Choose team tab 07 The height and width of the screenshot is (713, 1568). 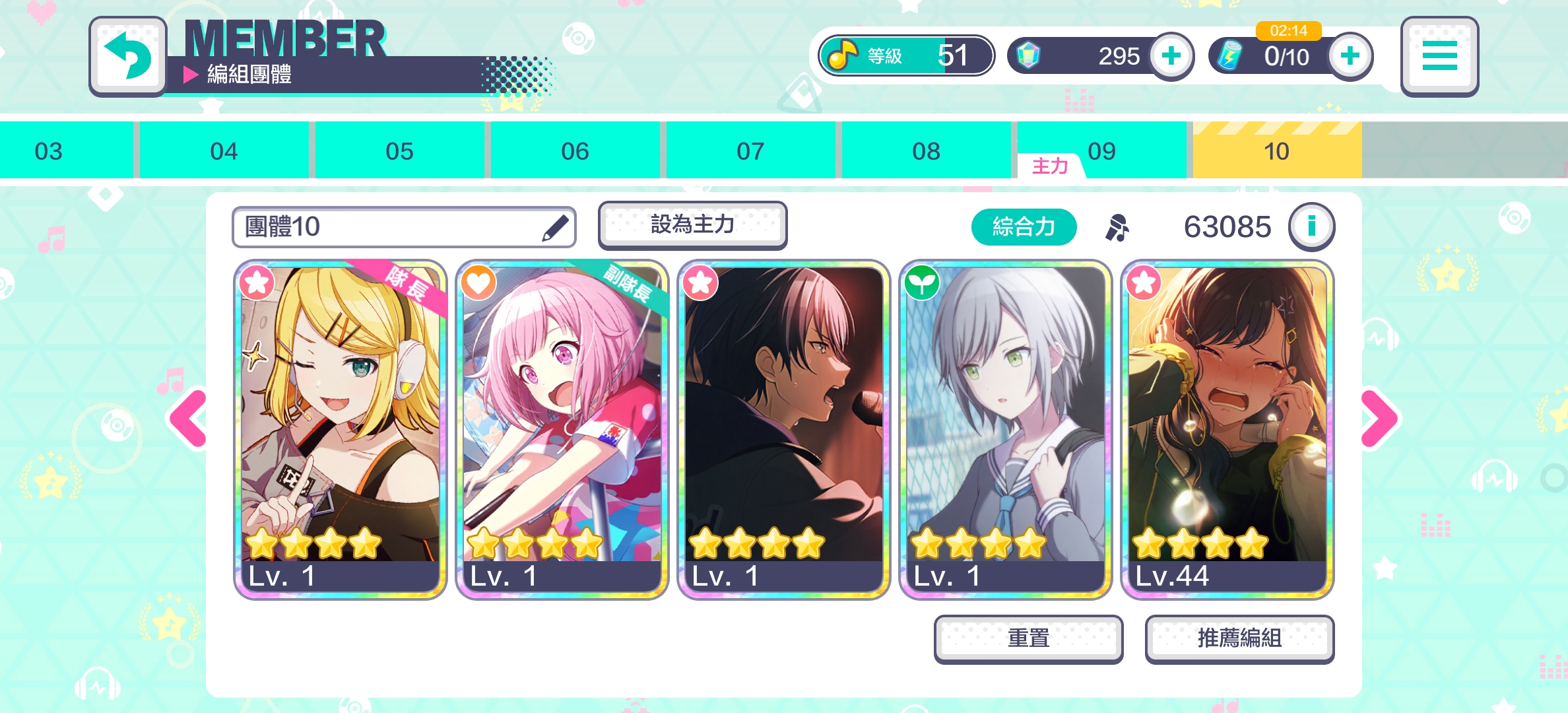[x=750, y=151]
